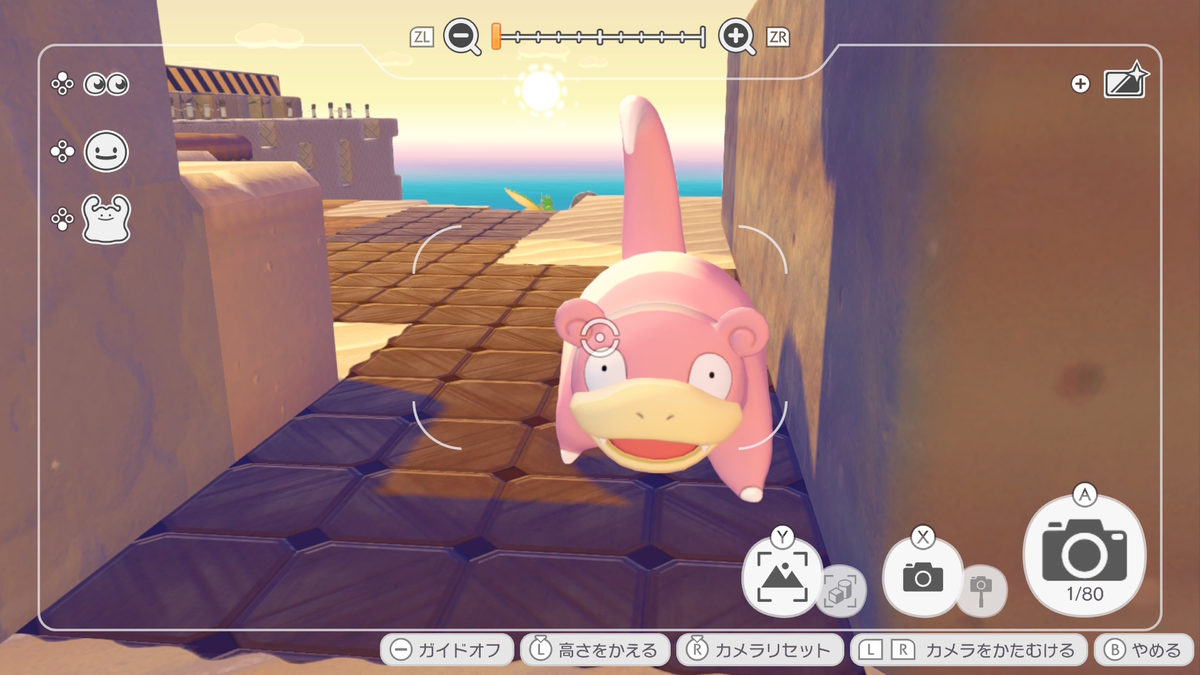This screenshot has width=1200, height=675.
Task: Select the eyes direction option
Action: click(x=106, y=85)
